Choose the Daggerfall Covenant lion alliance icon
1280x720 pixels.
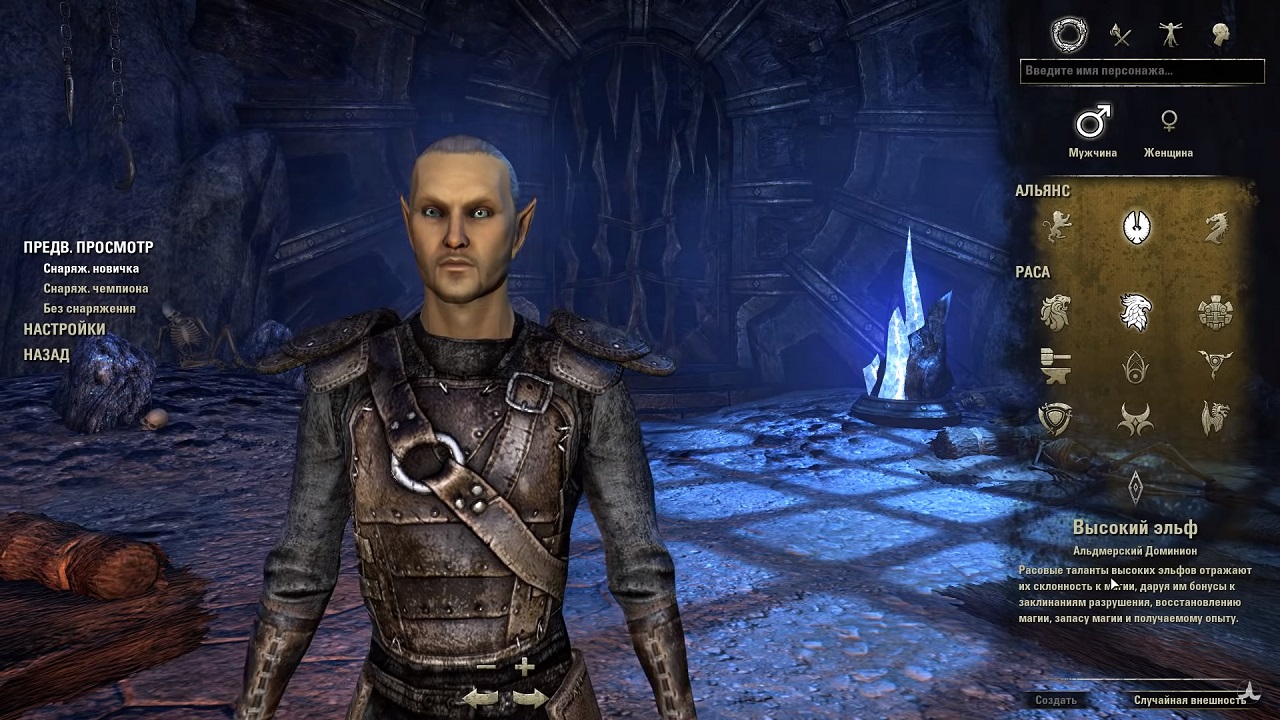pyautogui.click(x=1057, y=227)
